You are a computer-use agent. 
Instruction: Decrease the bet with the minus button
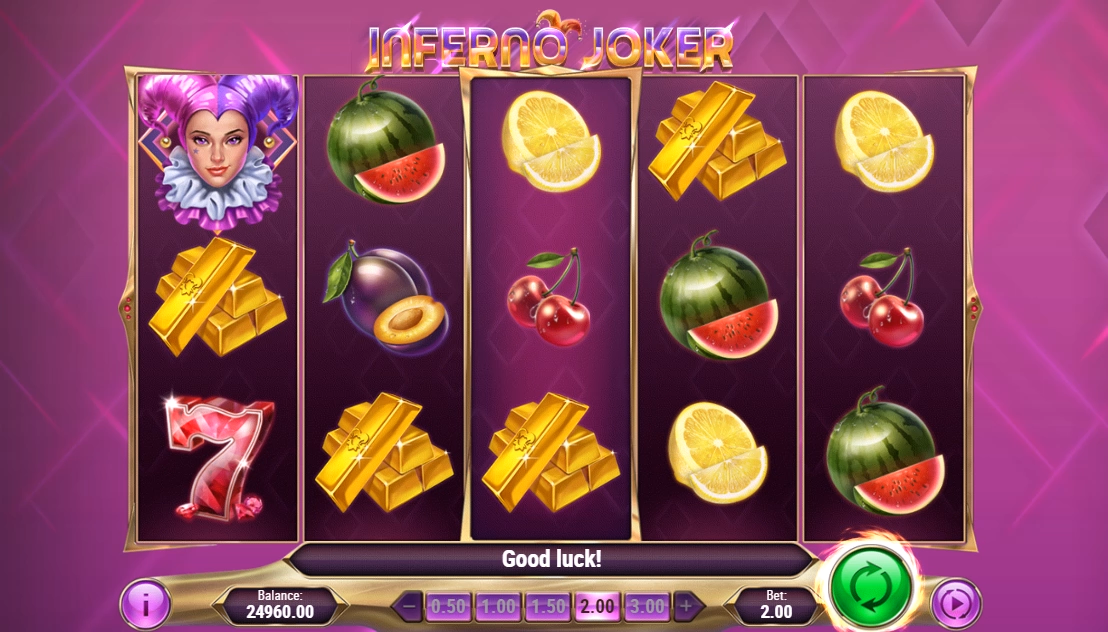409,606
